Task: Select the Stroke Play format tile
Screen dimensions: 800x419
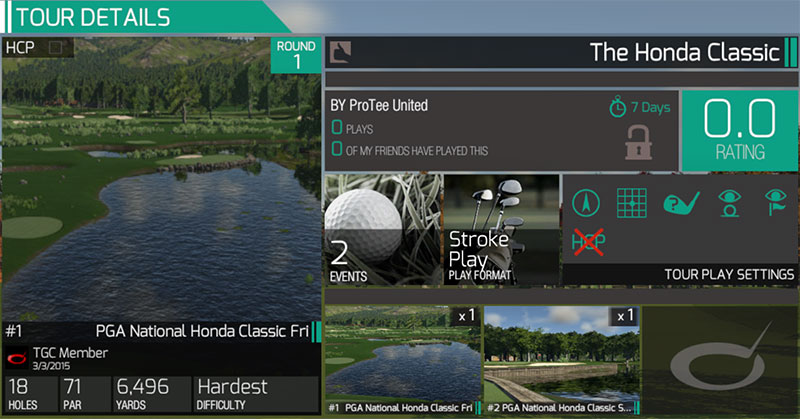Action: 500,230
